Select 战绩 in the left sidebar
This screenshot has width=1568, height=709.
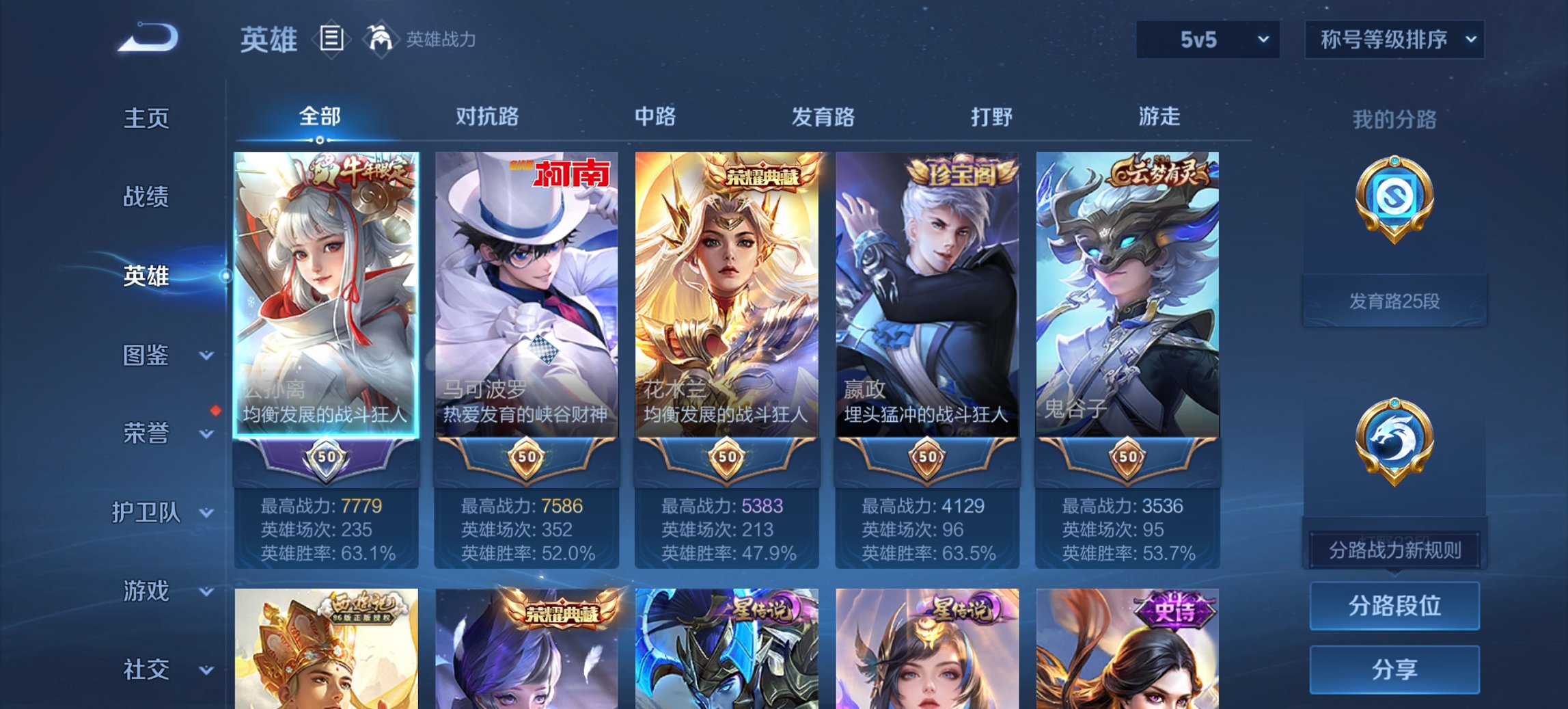pyautogui.click(x=146, y=198)
